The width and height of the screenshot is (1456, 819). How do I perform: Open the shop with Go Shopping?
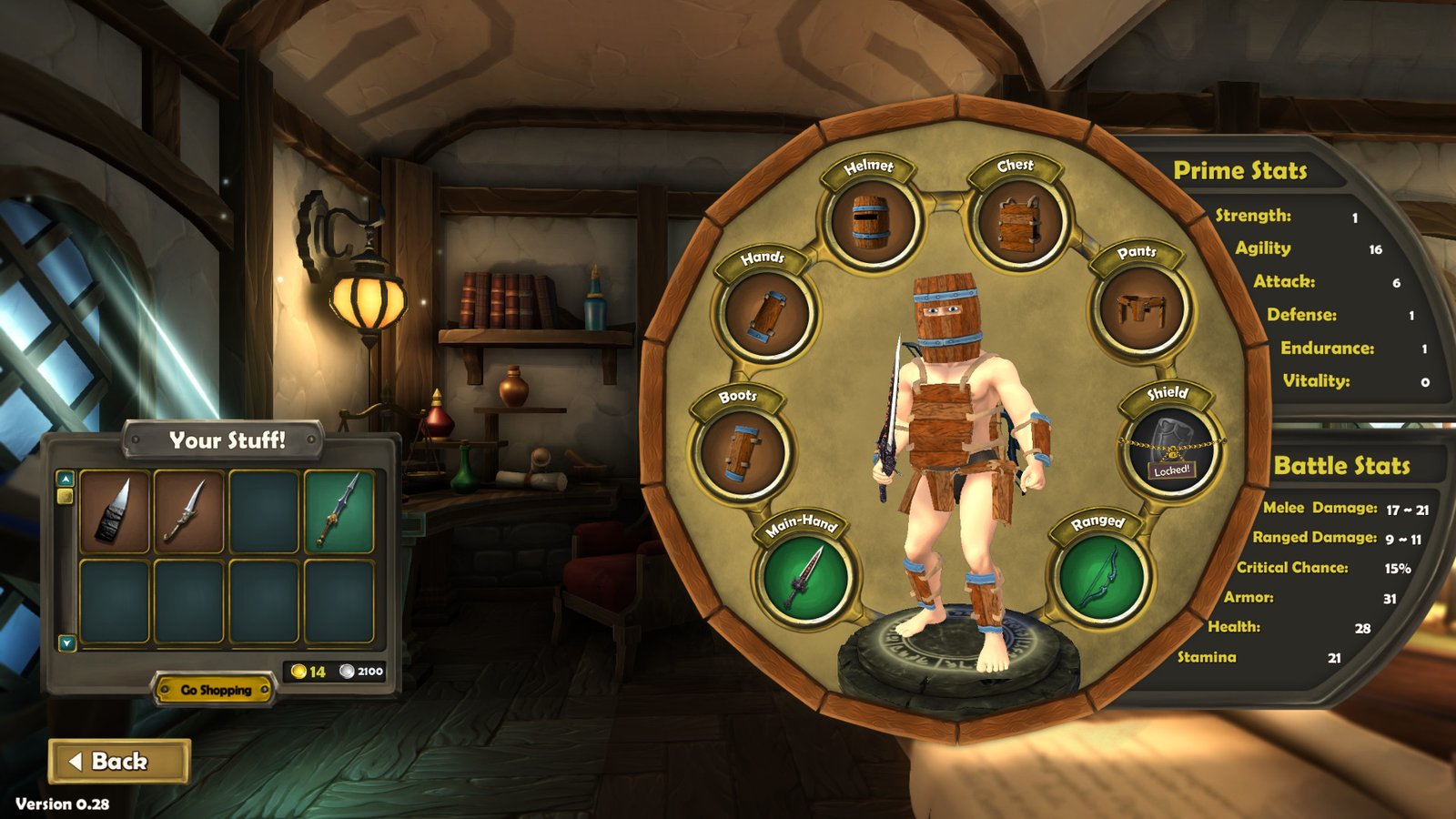(x=216, y=690)
